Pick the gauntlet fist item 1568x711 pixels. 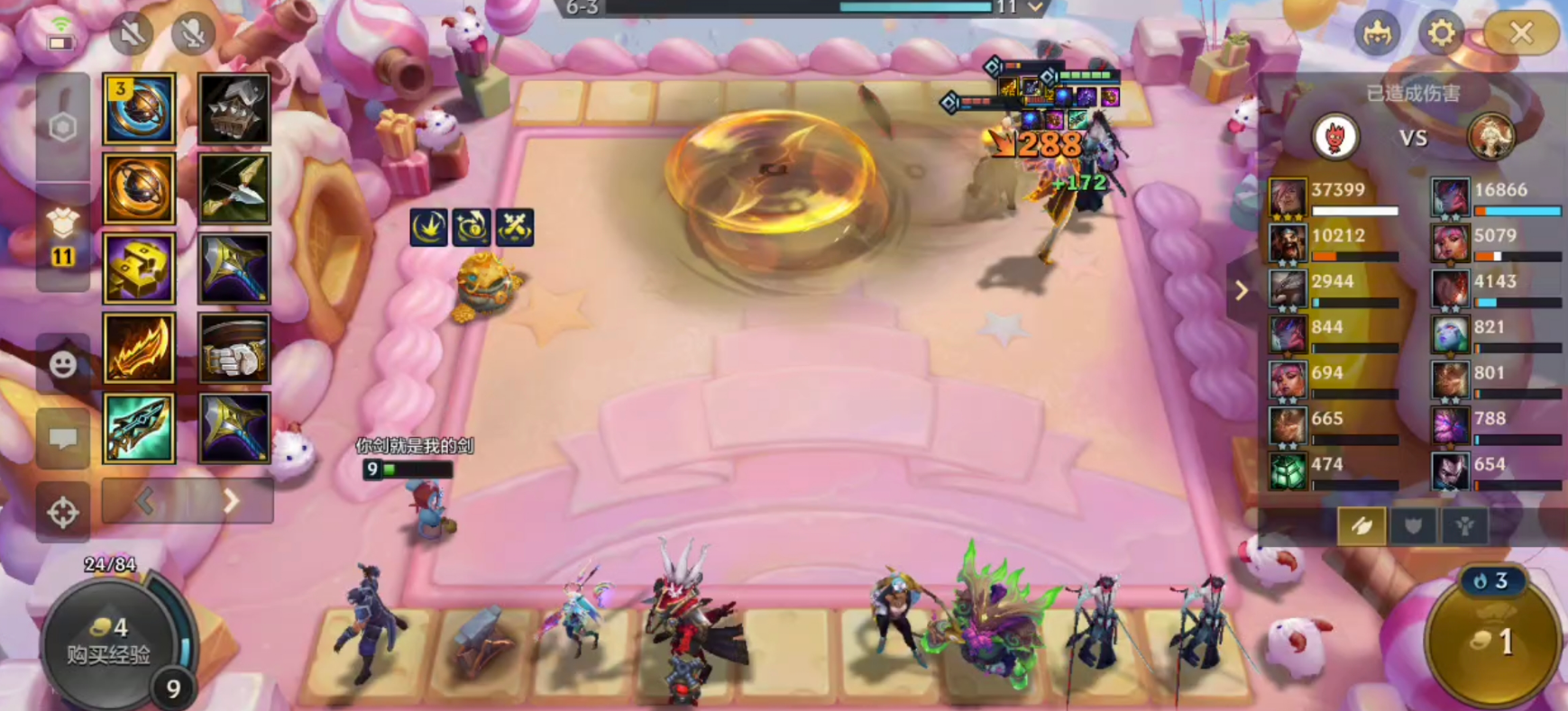pos(234,349)
